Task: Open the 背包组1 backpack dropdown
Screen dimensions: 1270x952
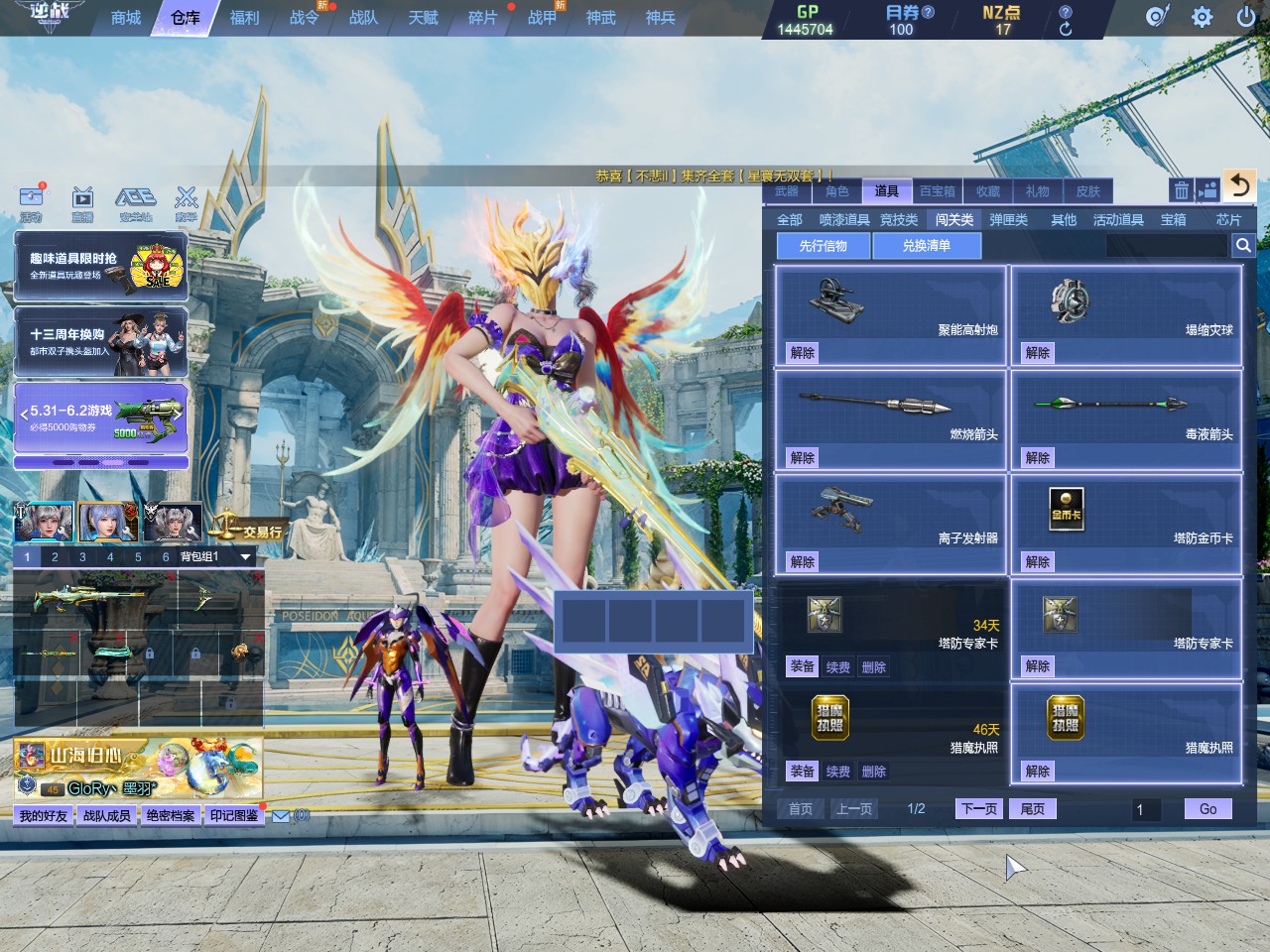Action: pyautogui.click(x=245, y=557)
